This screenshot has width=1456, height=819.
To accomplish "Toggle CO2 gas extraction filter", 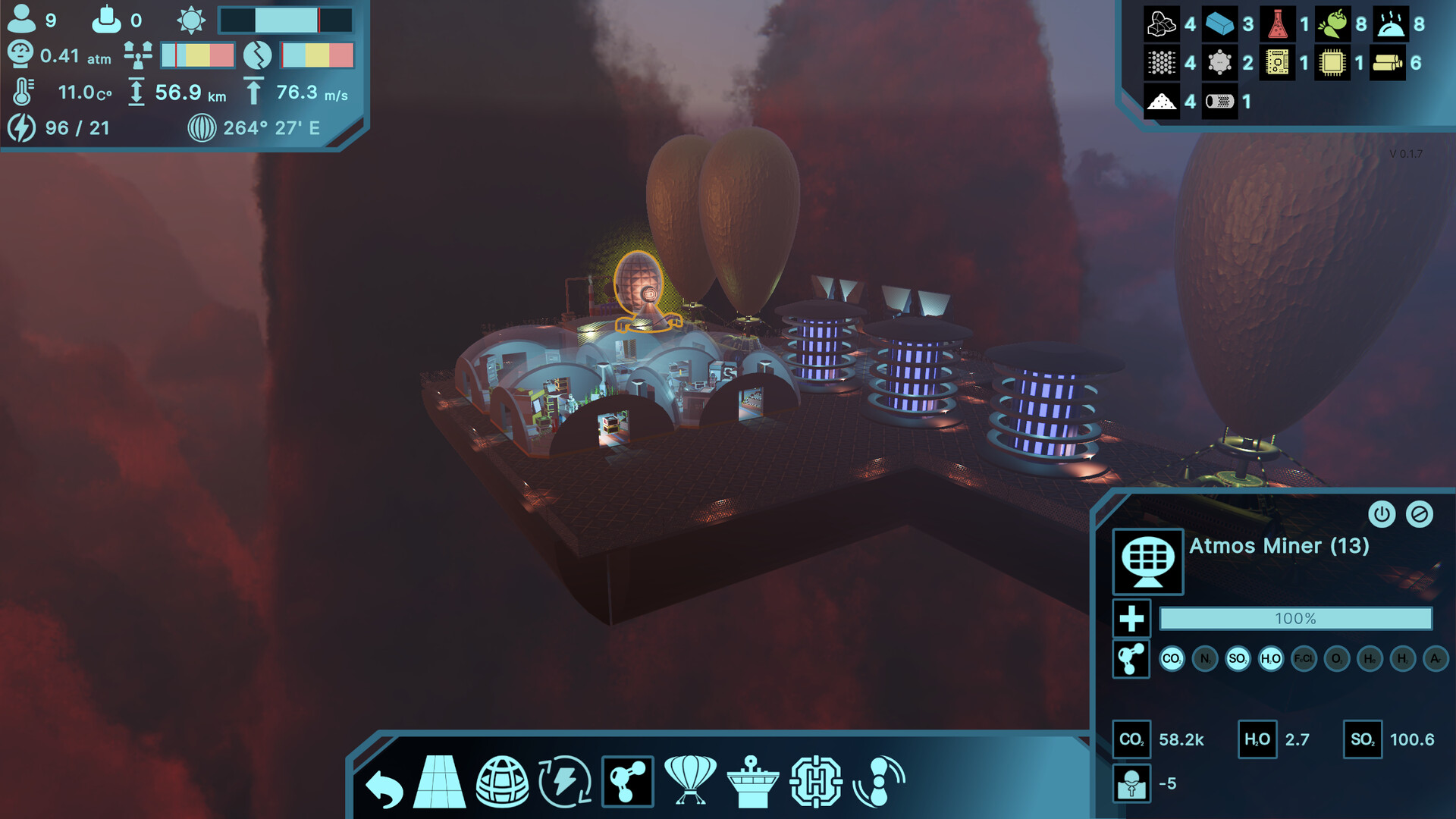I will pyautogui.click(x=1172, y=658).
